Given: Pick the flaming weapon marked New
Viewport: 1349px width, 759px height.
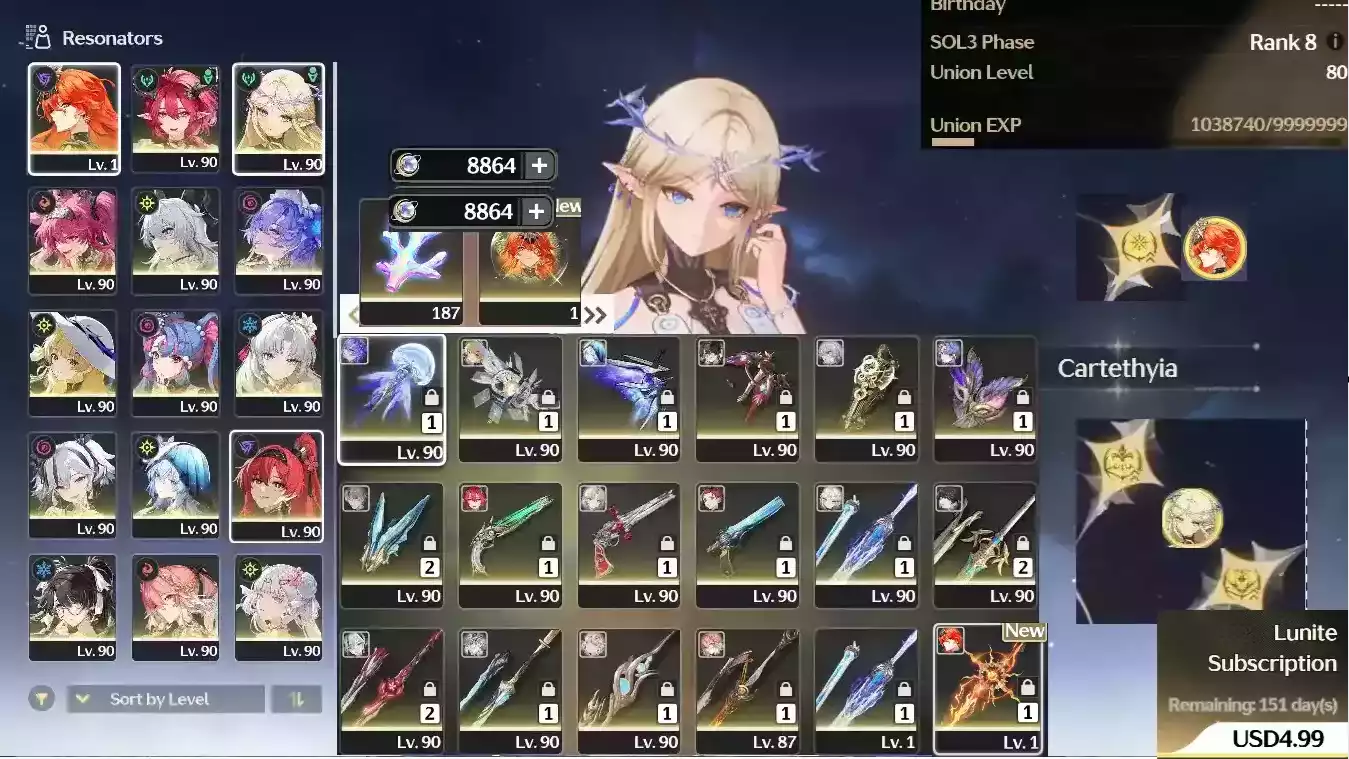Looking at the screenshot, I should [x=987, y=688].
